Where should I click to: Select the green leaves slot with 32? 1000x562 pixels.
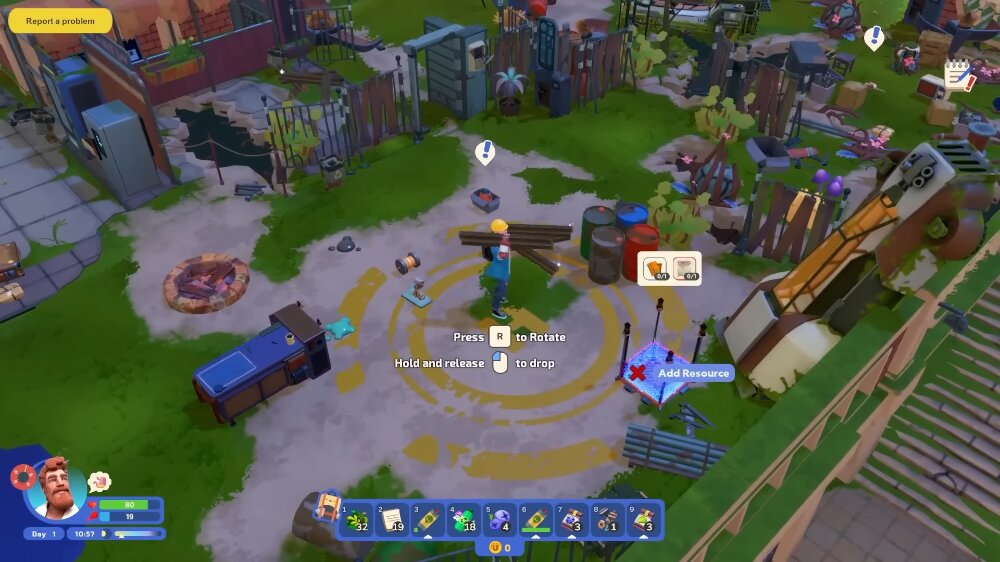358,519
